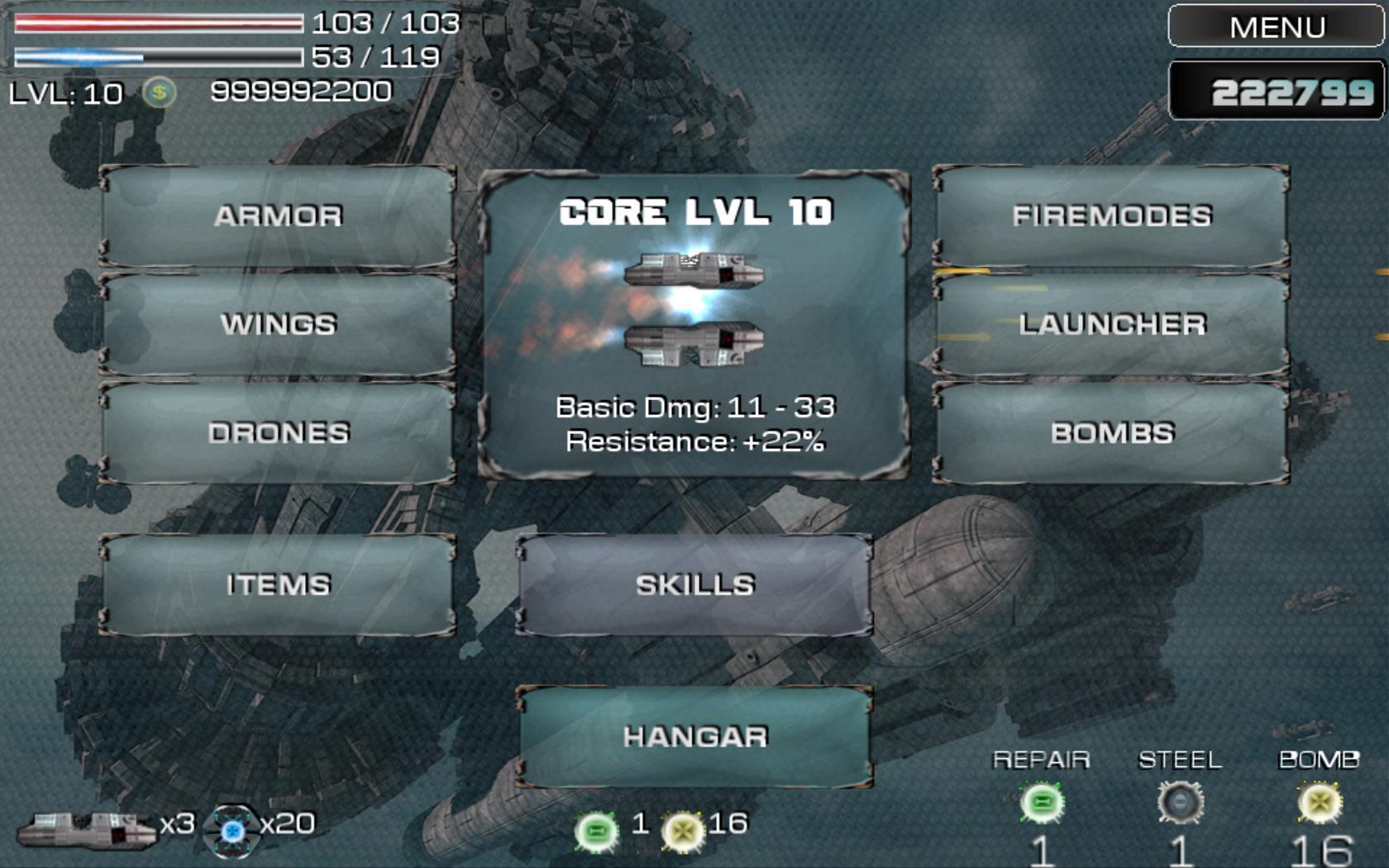Activate the Steel item icon
The height and width of the screenshot is (868, 1389).
1180,803
